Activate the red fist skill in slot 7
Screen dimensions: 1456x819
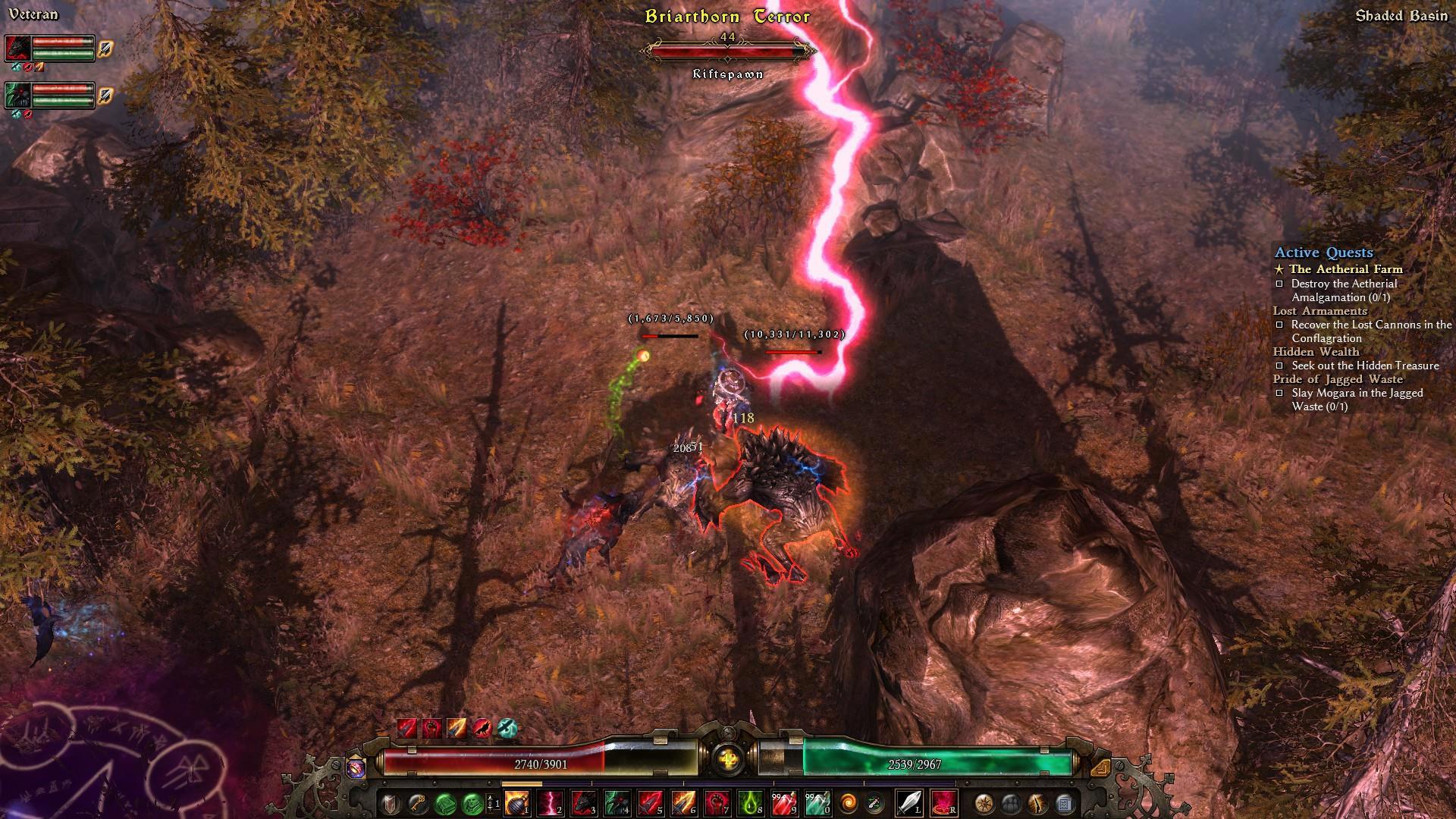(717, 802)
